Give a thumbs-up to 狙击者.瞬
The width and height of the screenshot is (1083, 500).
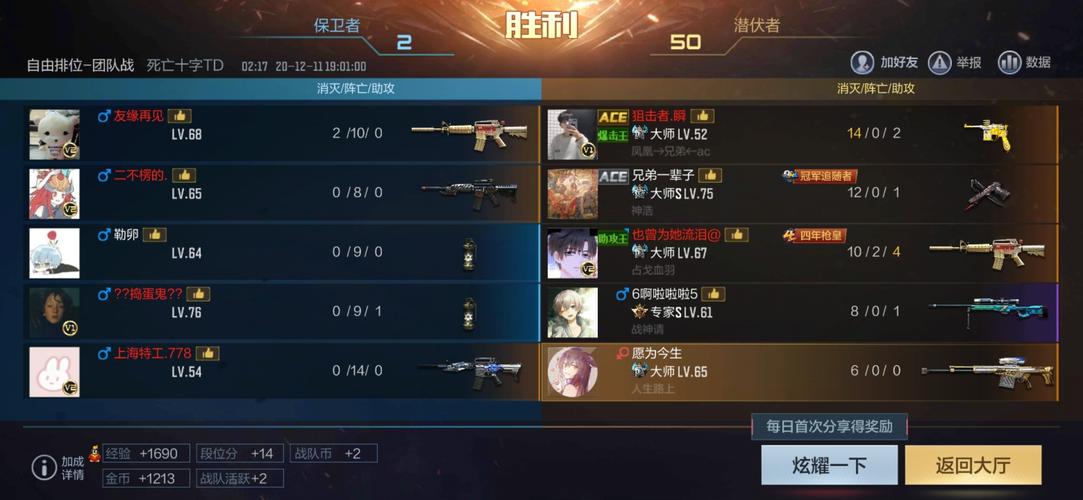pyautogui.click(x=702, y=116)
